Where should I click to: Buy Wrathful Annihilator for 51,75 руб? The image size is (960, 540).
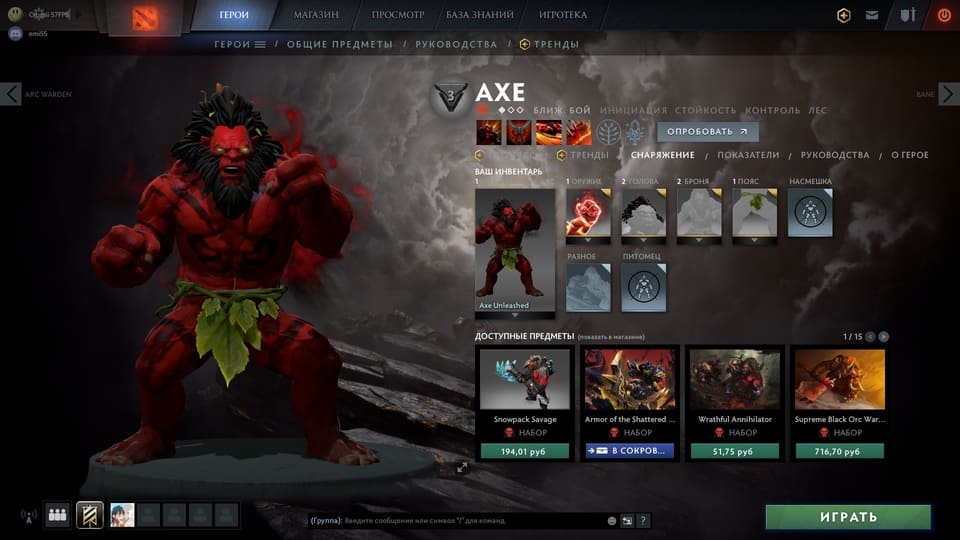click(x=735, y=451)
